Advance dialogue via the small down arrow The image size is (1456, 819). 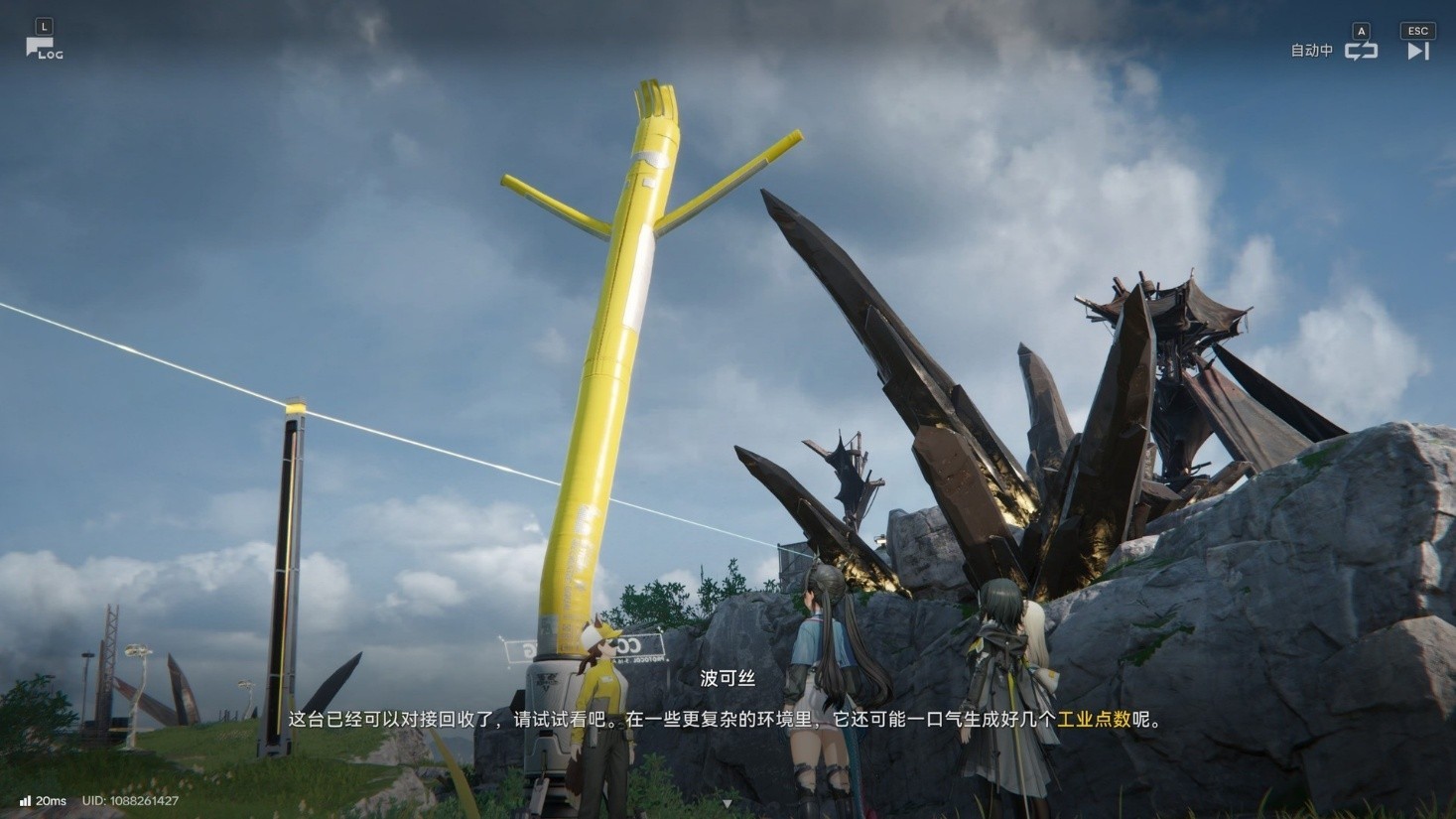point(728,803)
